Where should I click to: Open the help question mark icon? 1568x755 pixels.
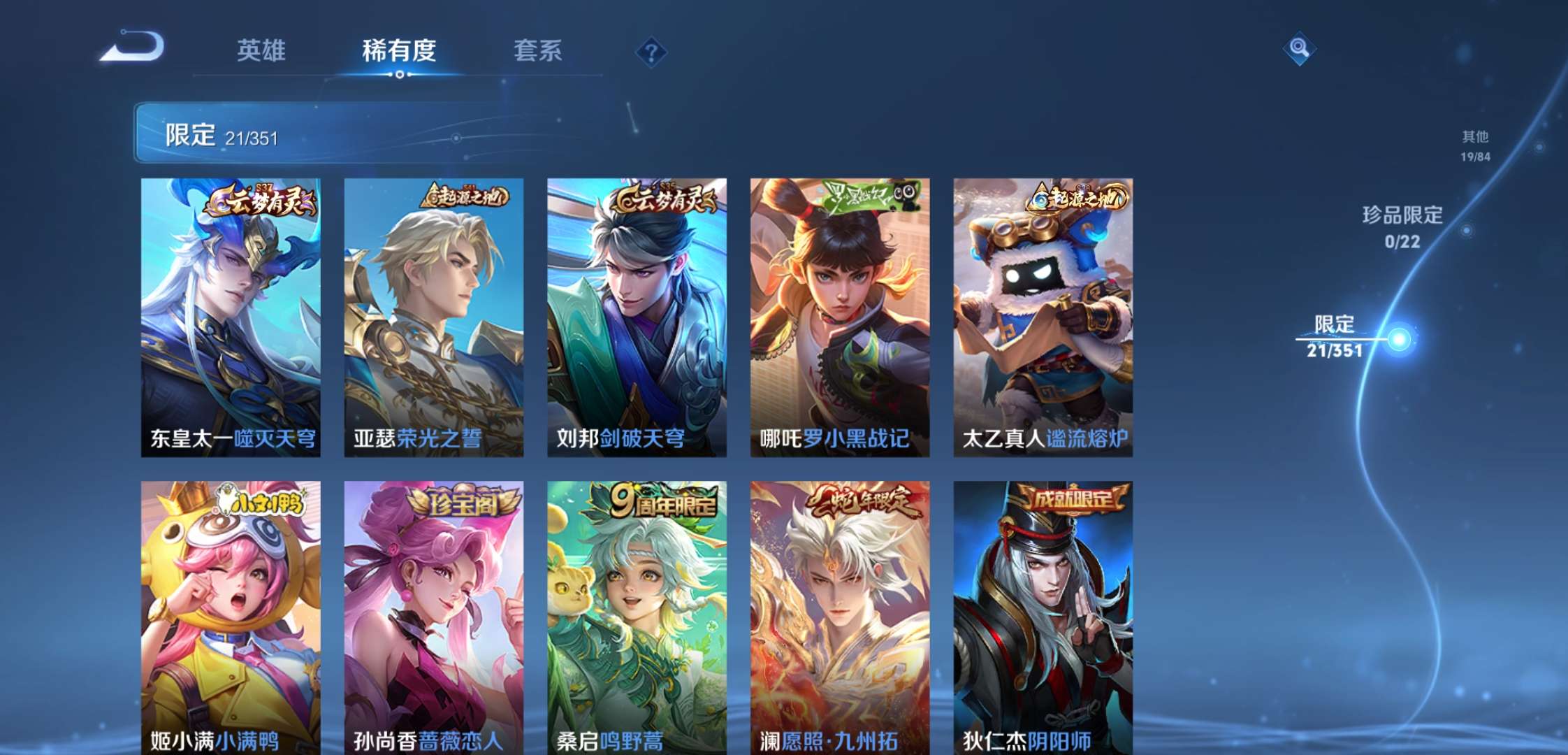(650, 50)
